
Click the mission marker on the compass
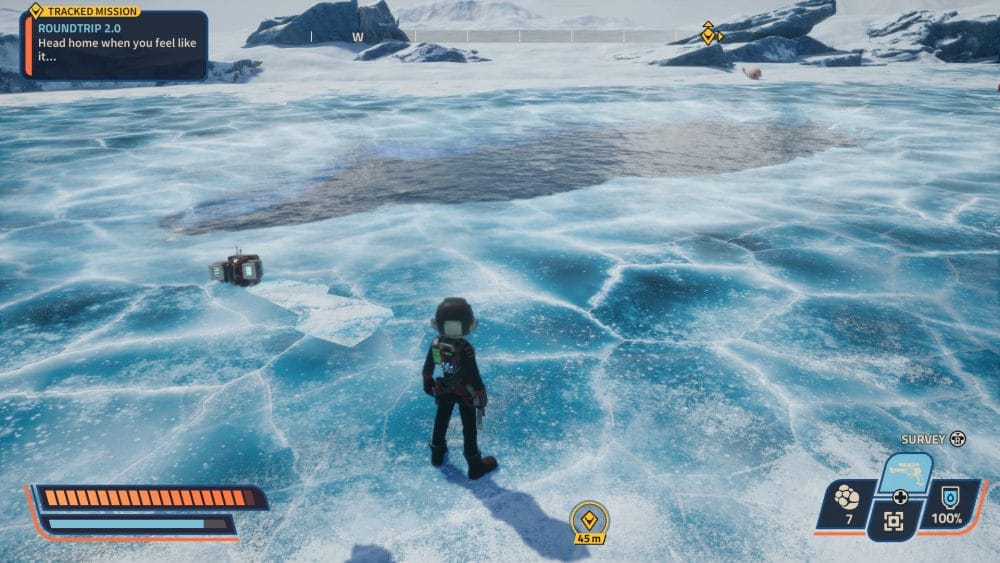coord(709,34)
